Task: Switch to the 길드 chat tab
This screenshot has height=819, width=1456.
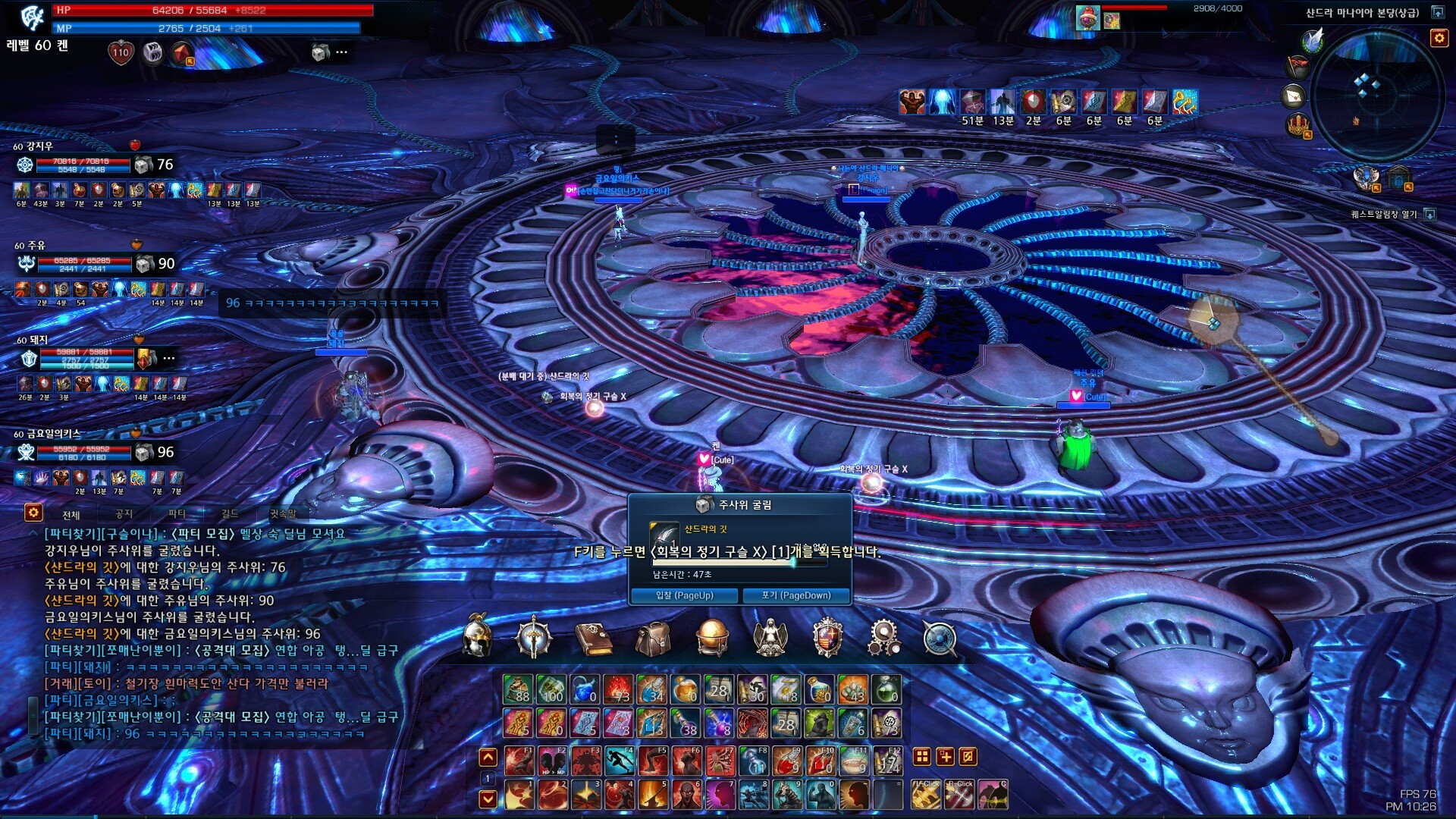Action: pyautogui.click(x=230, y=514)
